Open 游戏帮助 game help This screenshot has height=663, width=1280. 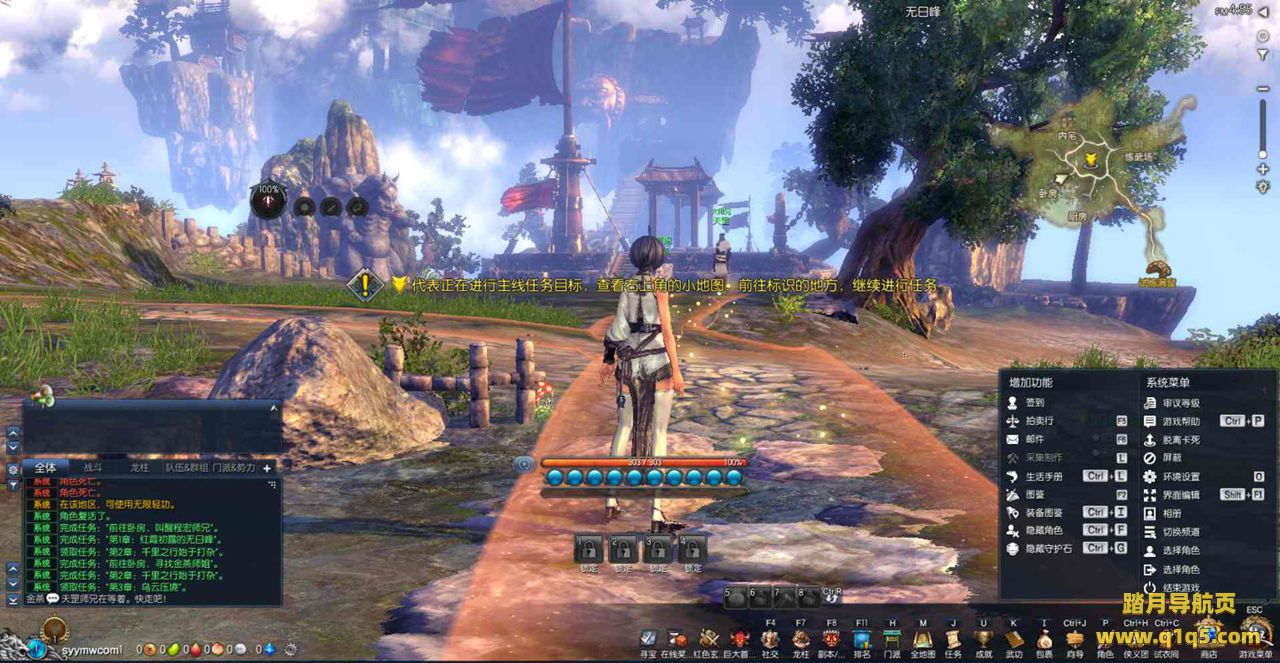pos(1180,421)
